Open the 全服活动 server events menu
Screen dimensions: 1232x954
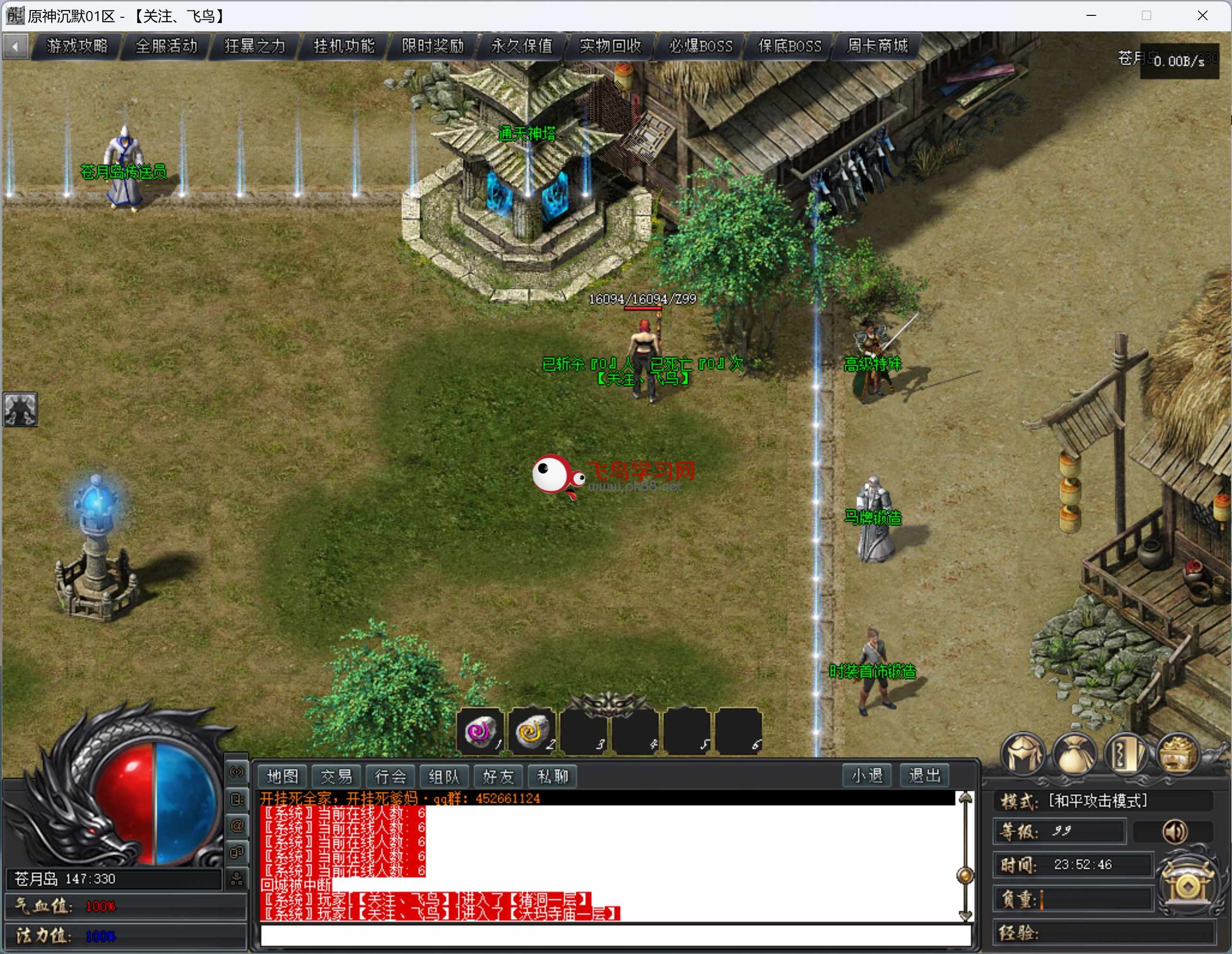pyautogui.click(x=166, y=46)
